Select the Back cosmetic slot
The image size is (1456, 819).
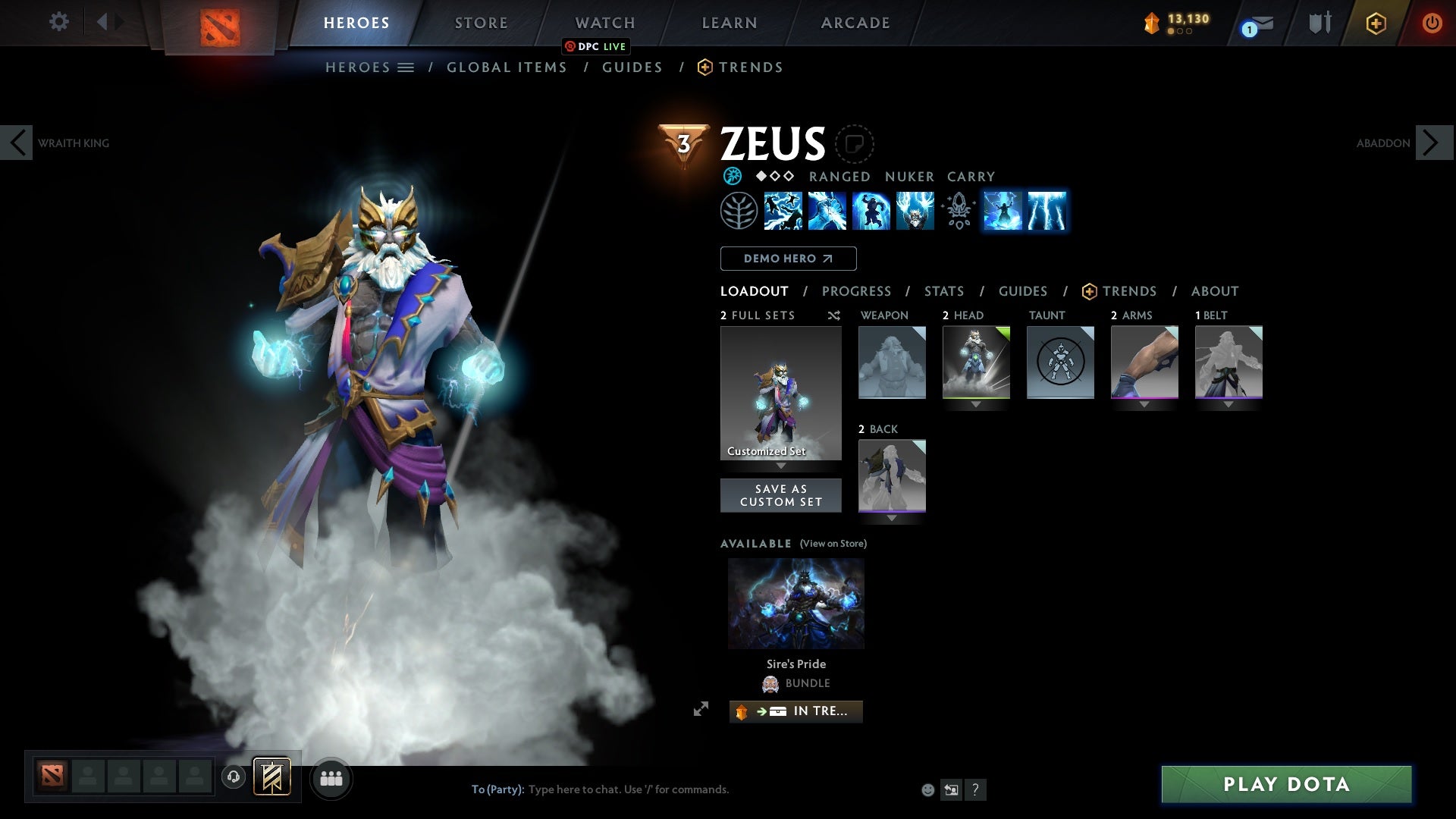tap(892, 476)
